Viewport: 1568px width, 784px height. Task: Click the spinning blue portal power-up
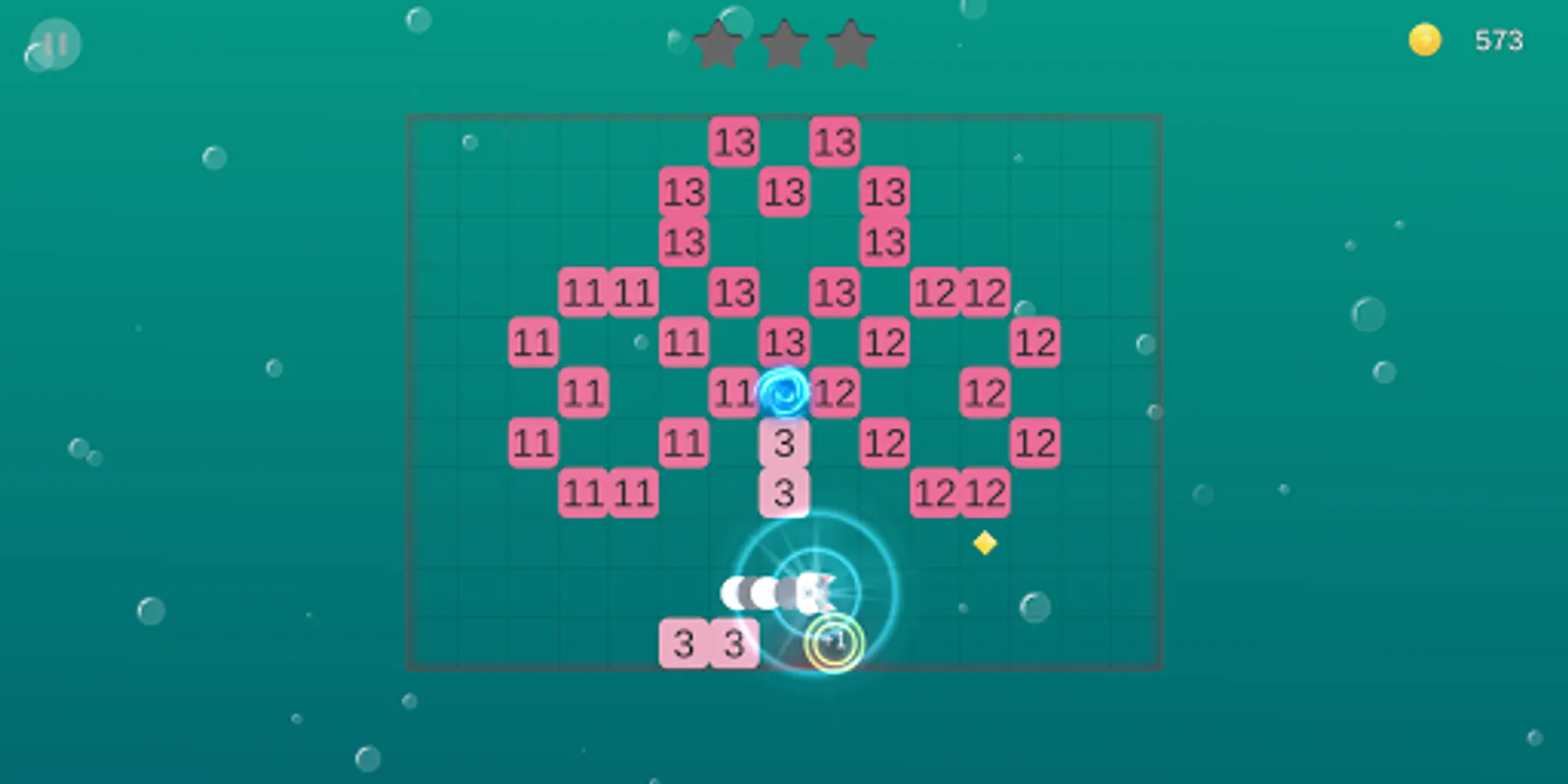(785, 392)
